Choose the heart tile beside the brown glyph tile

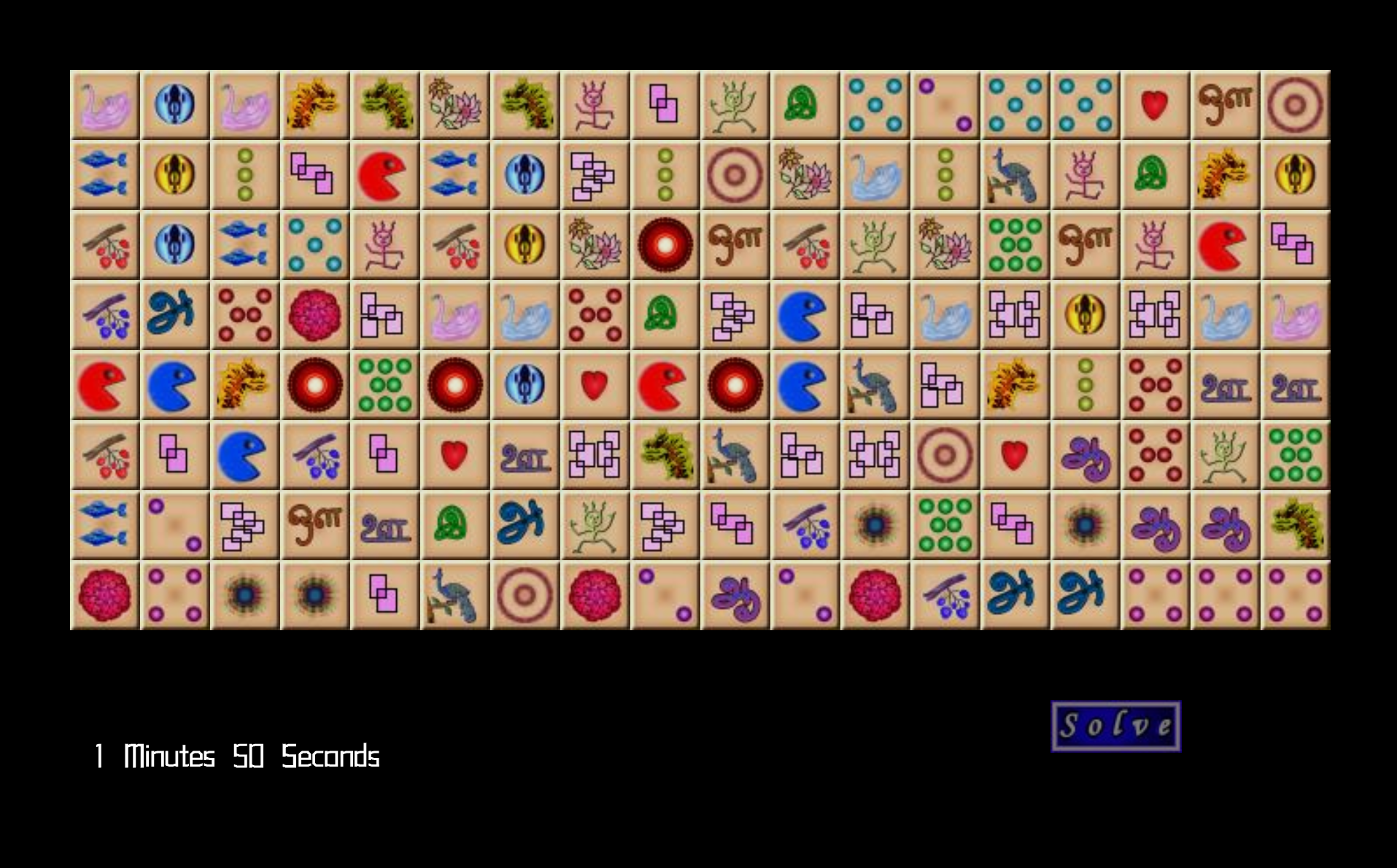point(1154,104)
